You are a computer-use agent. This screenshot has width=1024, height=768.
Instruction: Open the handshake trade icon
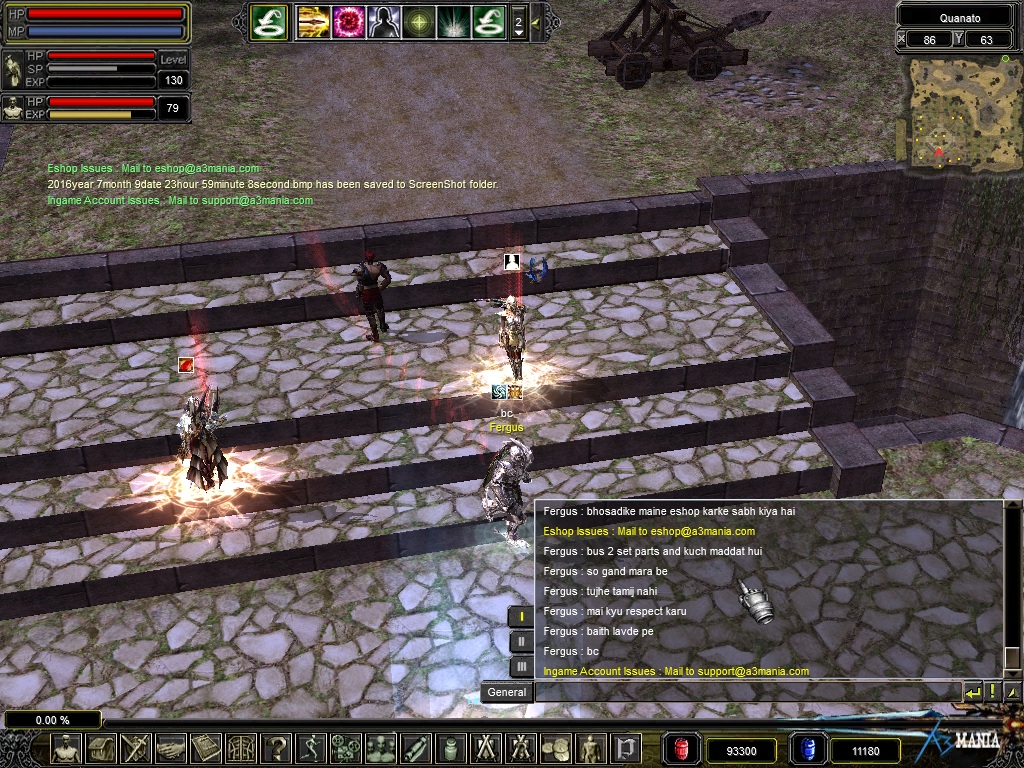tap(169, 747)
